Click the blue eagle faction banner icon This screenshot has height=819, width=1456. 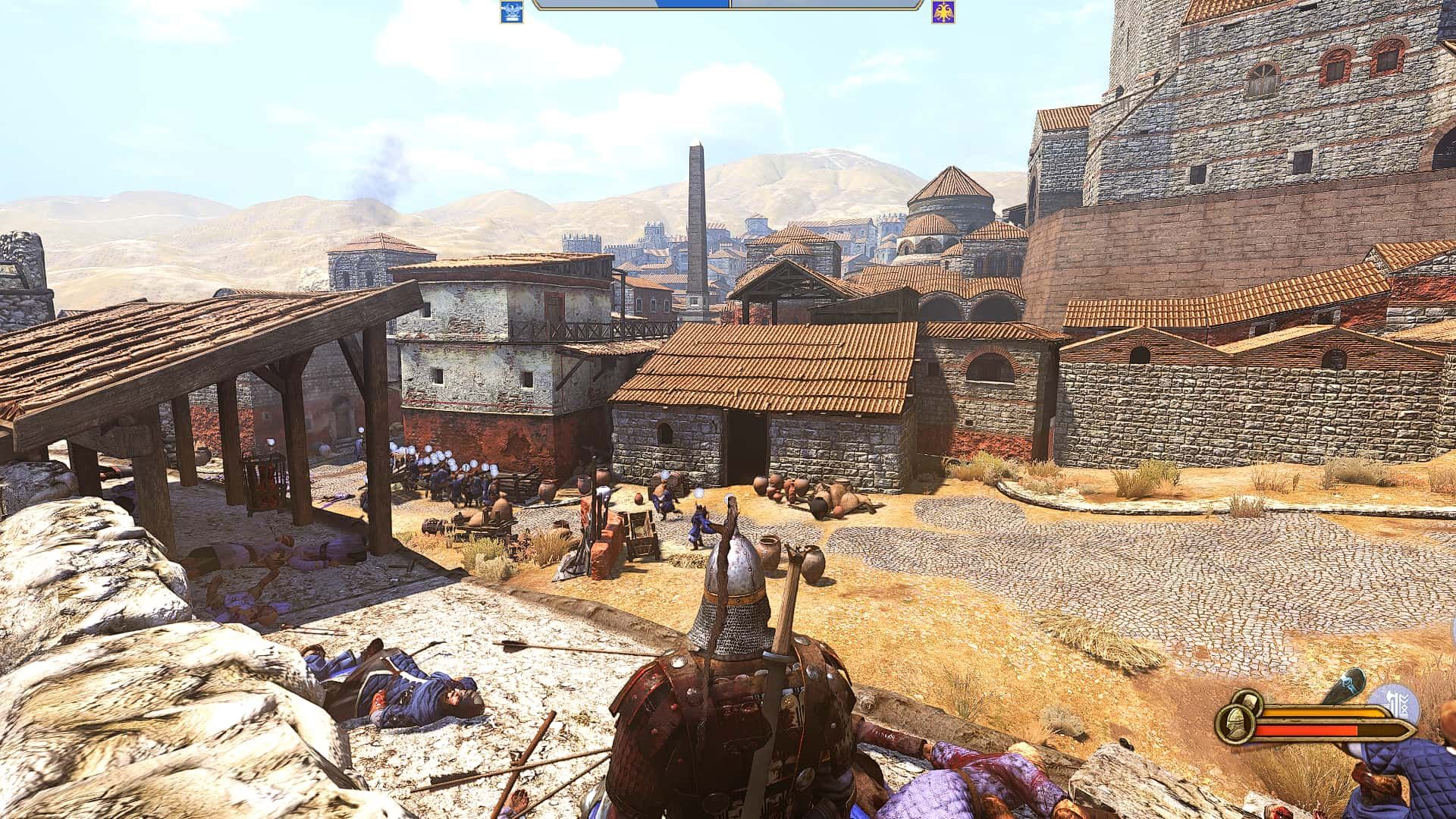(x=512, y=12)
